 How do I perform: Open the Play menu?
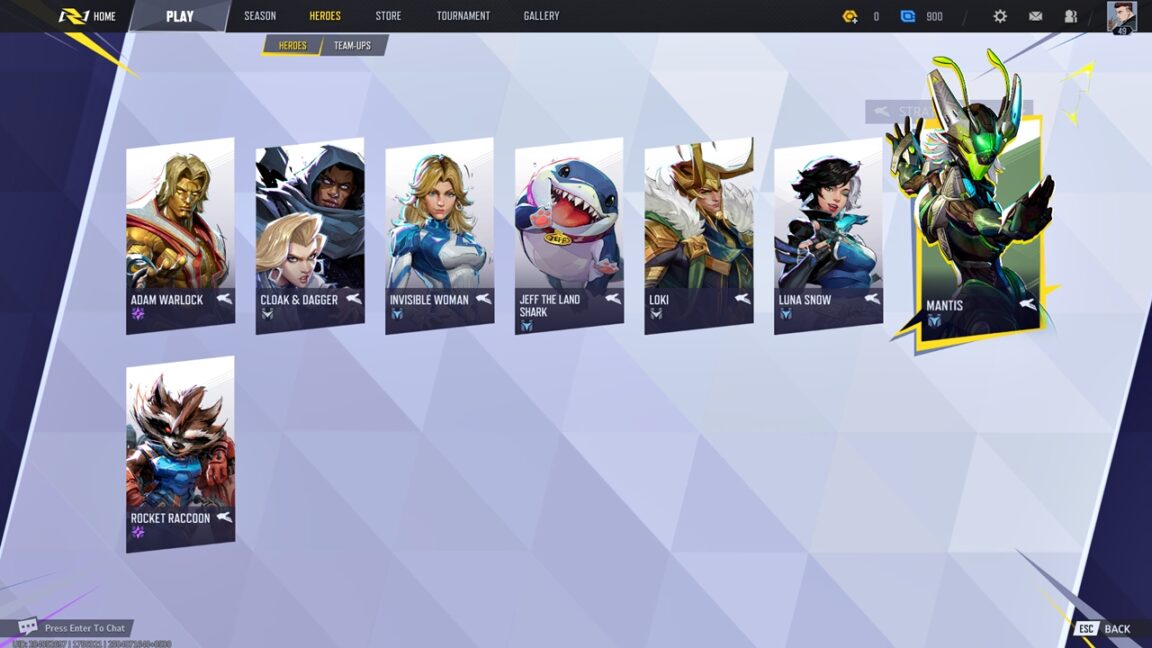tap(180, 16)
